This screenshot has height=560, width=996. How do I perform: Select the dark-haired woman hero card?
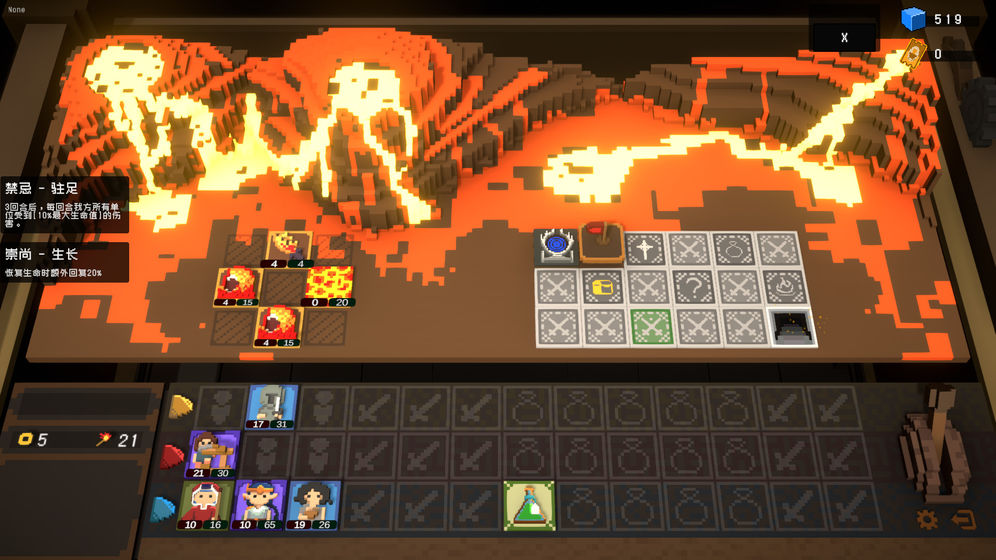(313, 505)
